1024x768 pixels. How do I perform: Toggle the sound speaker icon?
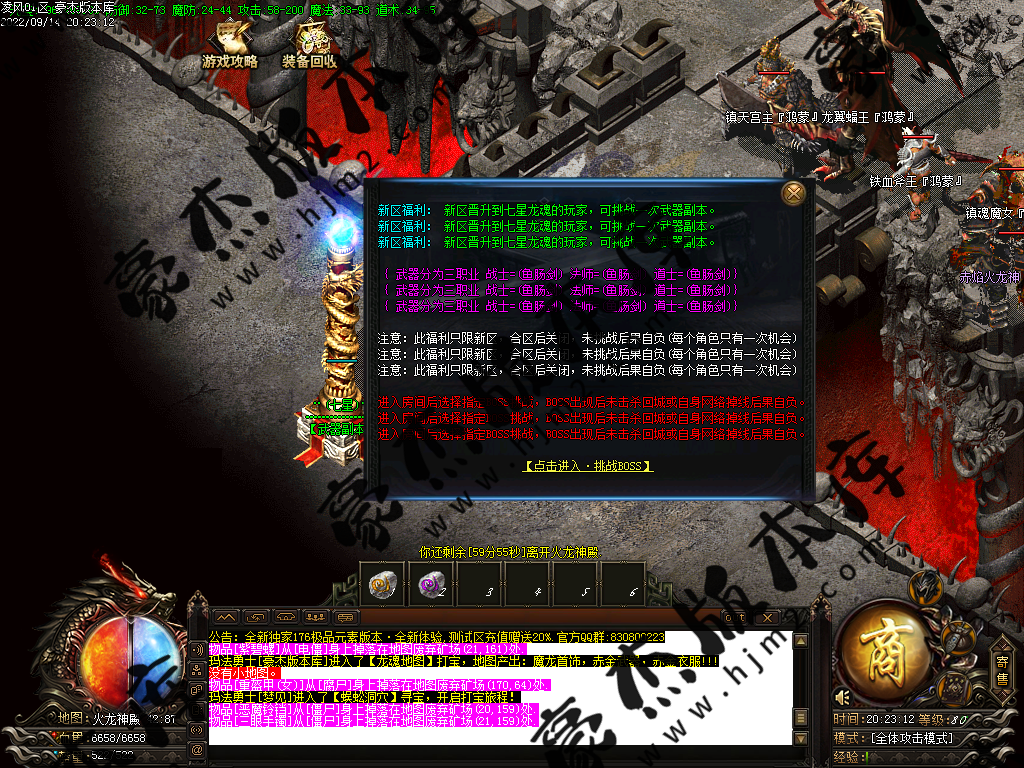(844, 697)
